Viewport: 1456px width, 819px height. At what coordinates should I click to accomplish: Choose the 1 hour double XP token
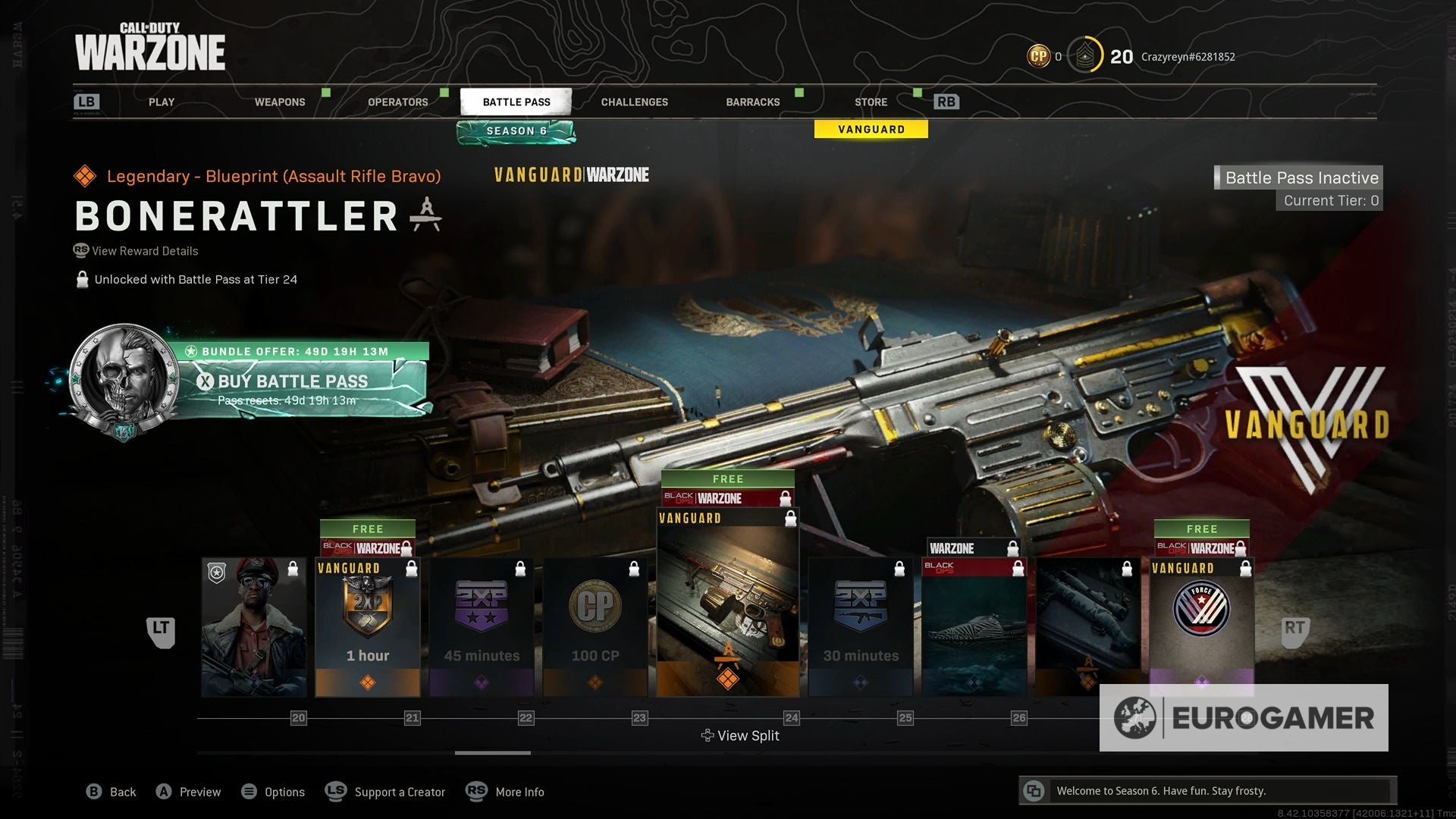(x=368, y=627)
